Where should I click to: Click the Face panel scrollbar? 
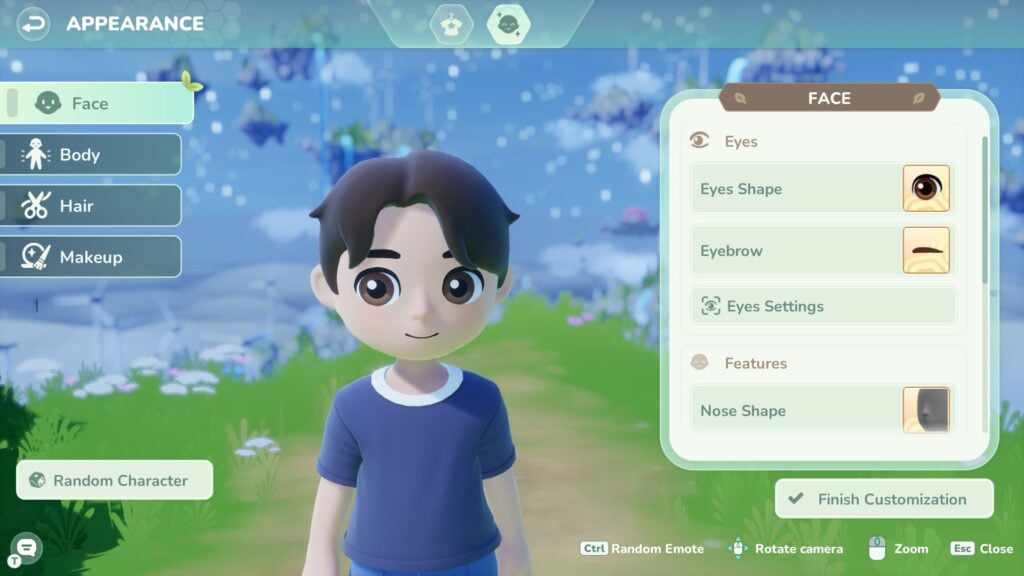click(x=984, y=210)
